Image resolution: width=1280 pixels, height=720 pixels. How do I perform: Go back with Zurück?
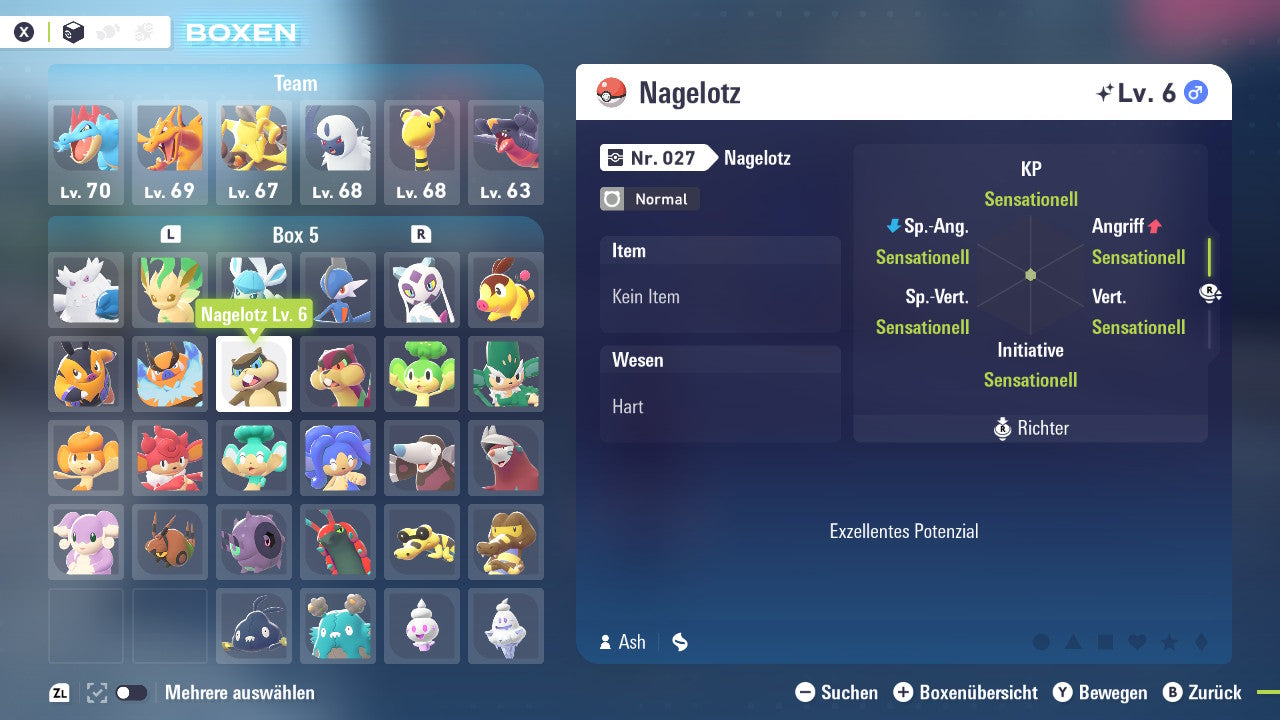click(1202, 693)
